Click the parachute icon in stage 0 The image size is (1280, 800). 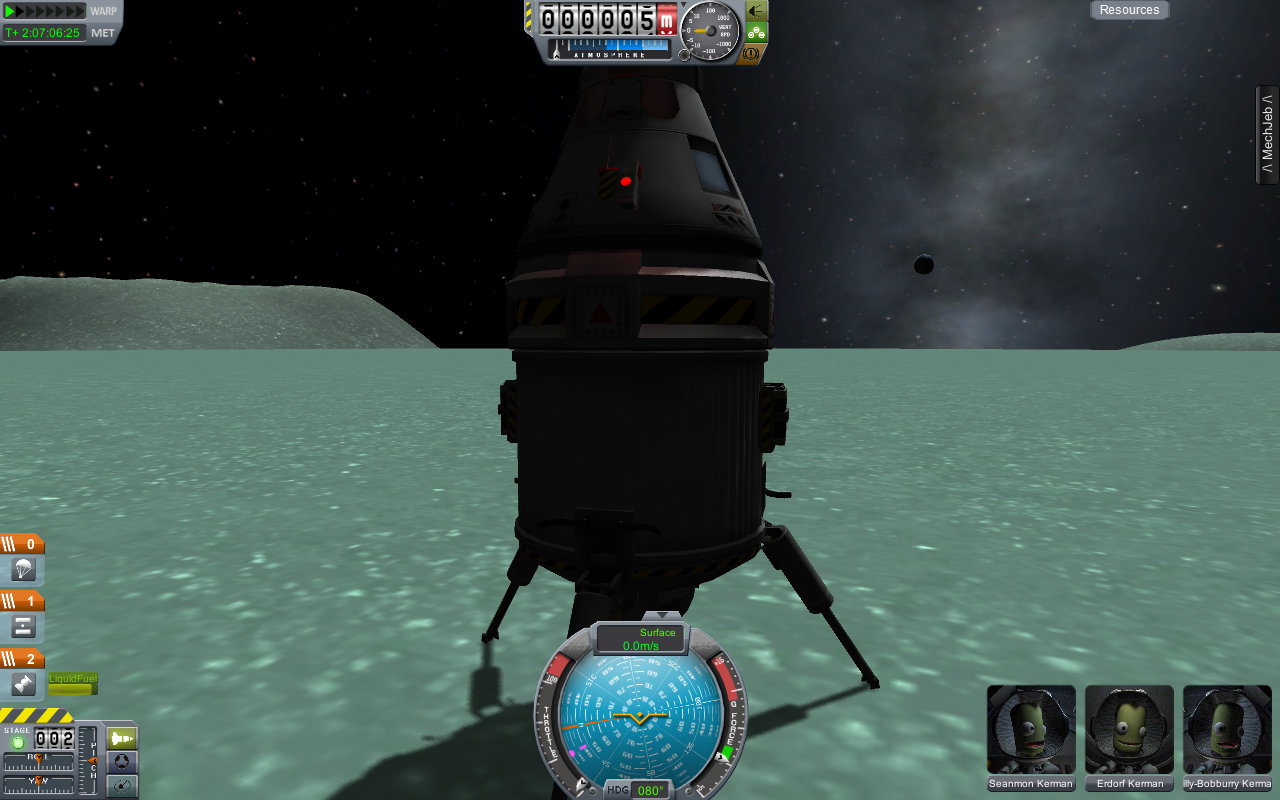click(24, 570)
